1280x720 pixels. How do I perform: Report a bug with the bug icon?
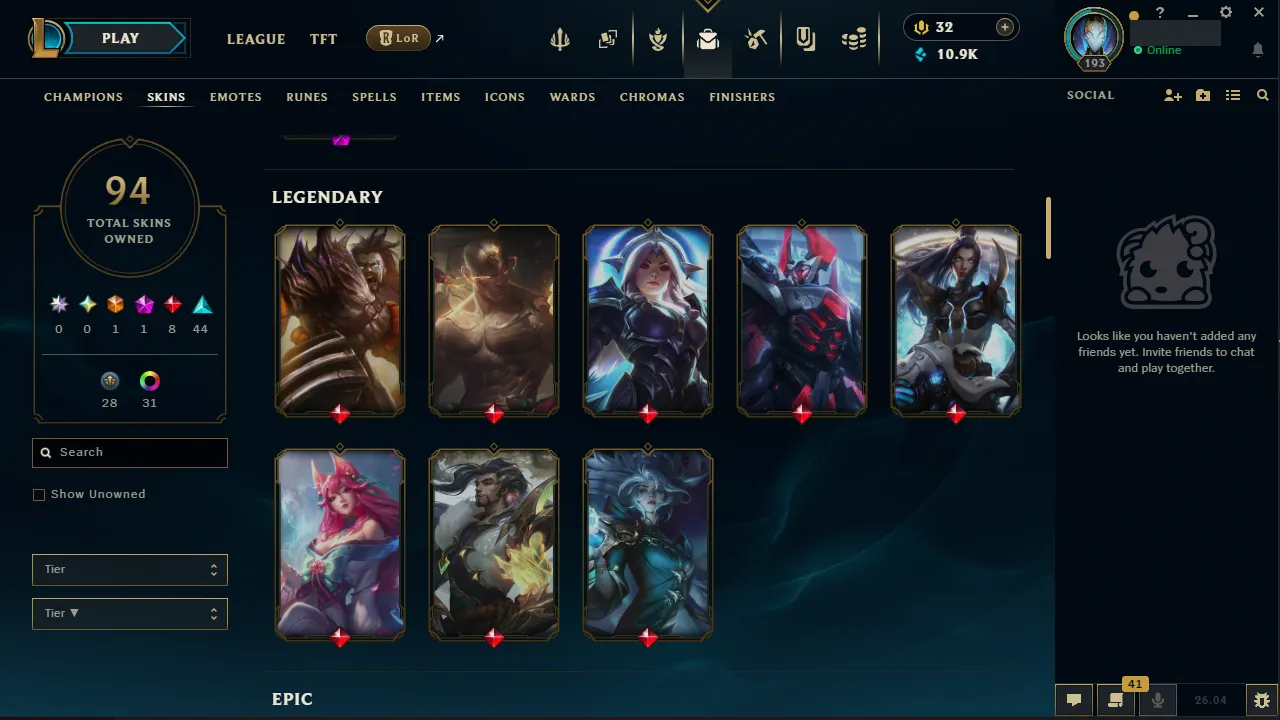1262,699
